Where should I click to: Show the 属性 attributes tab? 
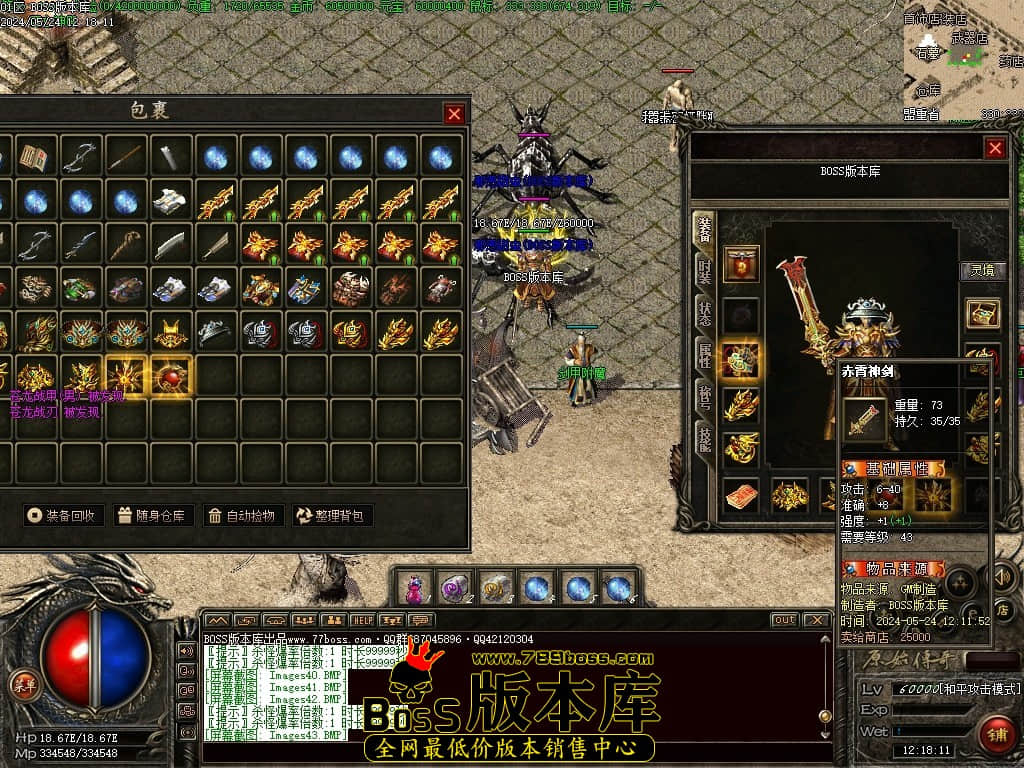pos(704,355)
